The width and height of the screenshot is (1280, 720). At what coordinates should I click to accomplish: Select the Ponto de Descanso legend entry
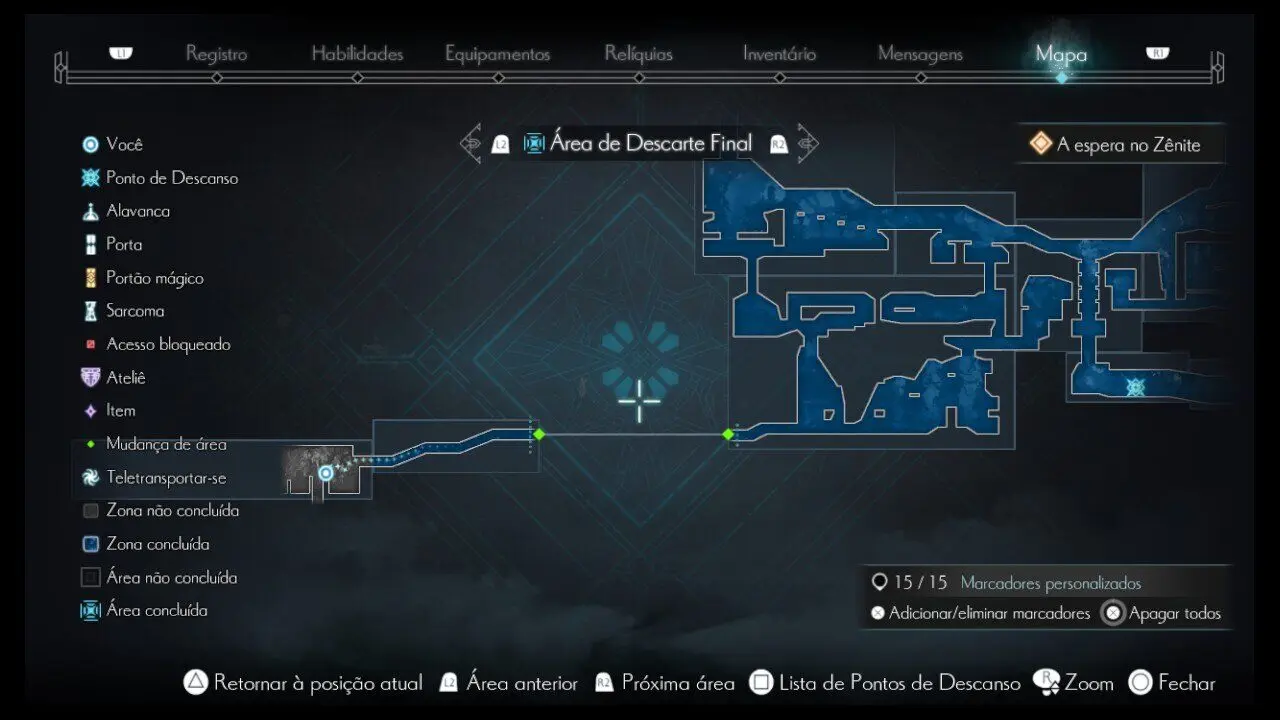point(171,178)
